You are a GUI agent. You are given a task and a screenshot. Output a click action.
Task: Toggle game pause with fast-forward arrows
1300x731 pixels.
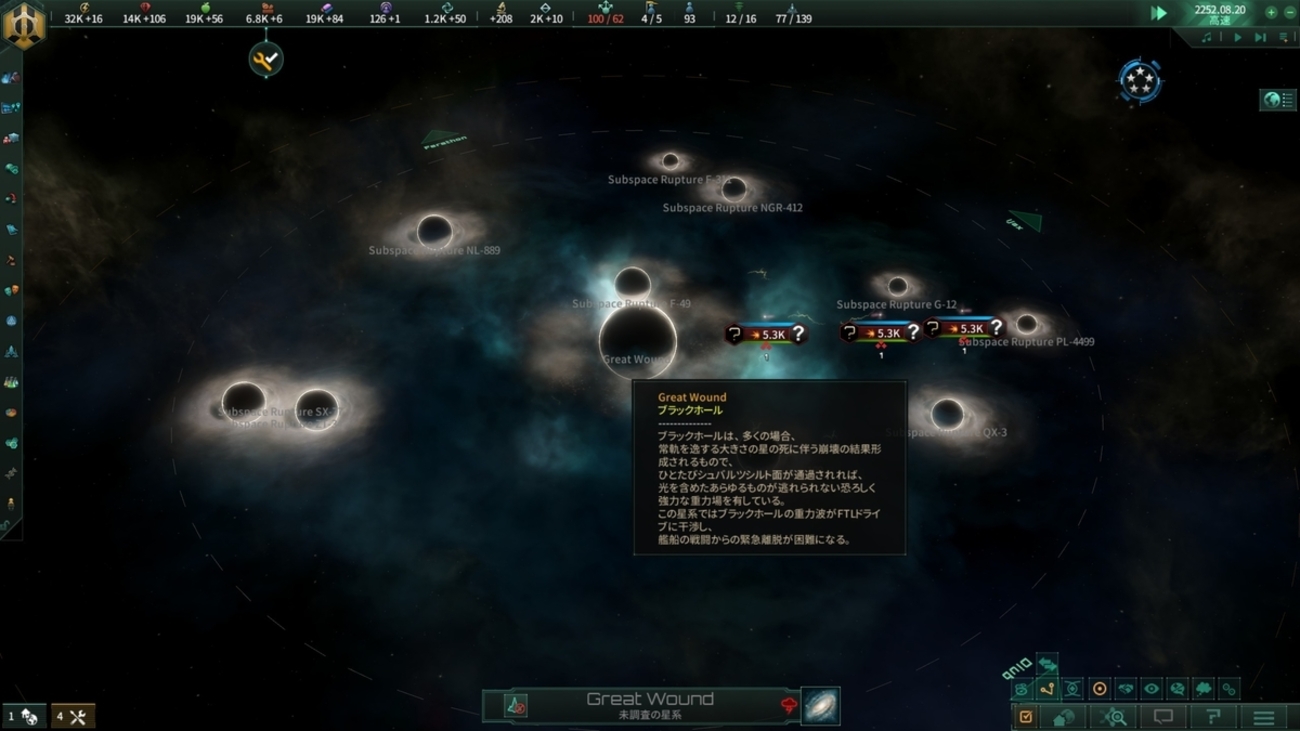point(1158,13)
